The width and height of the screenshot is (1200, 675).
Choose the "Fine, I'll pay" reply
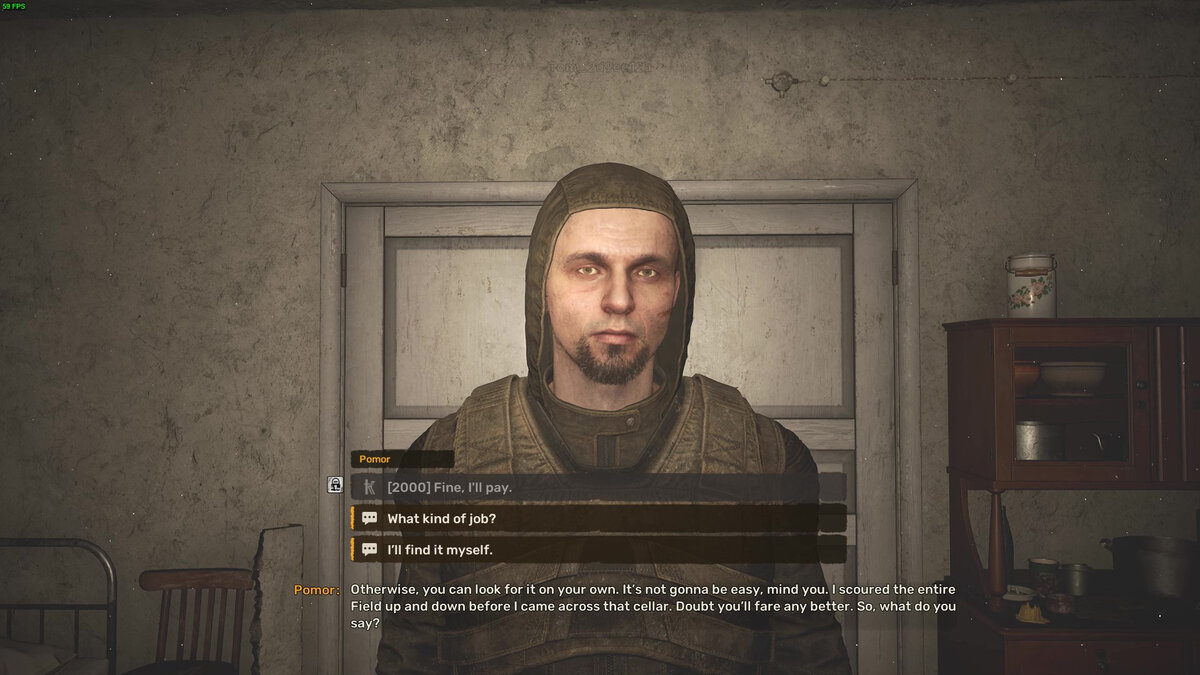point(597,487)
